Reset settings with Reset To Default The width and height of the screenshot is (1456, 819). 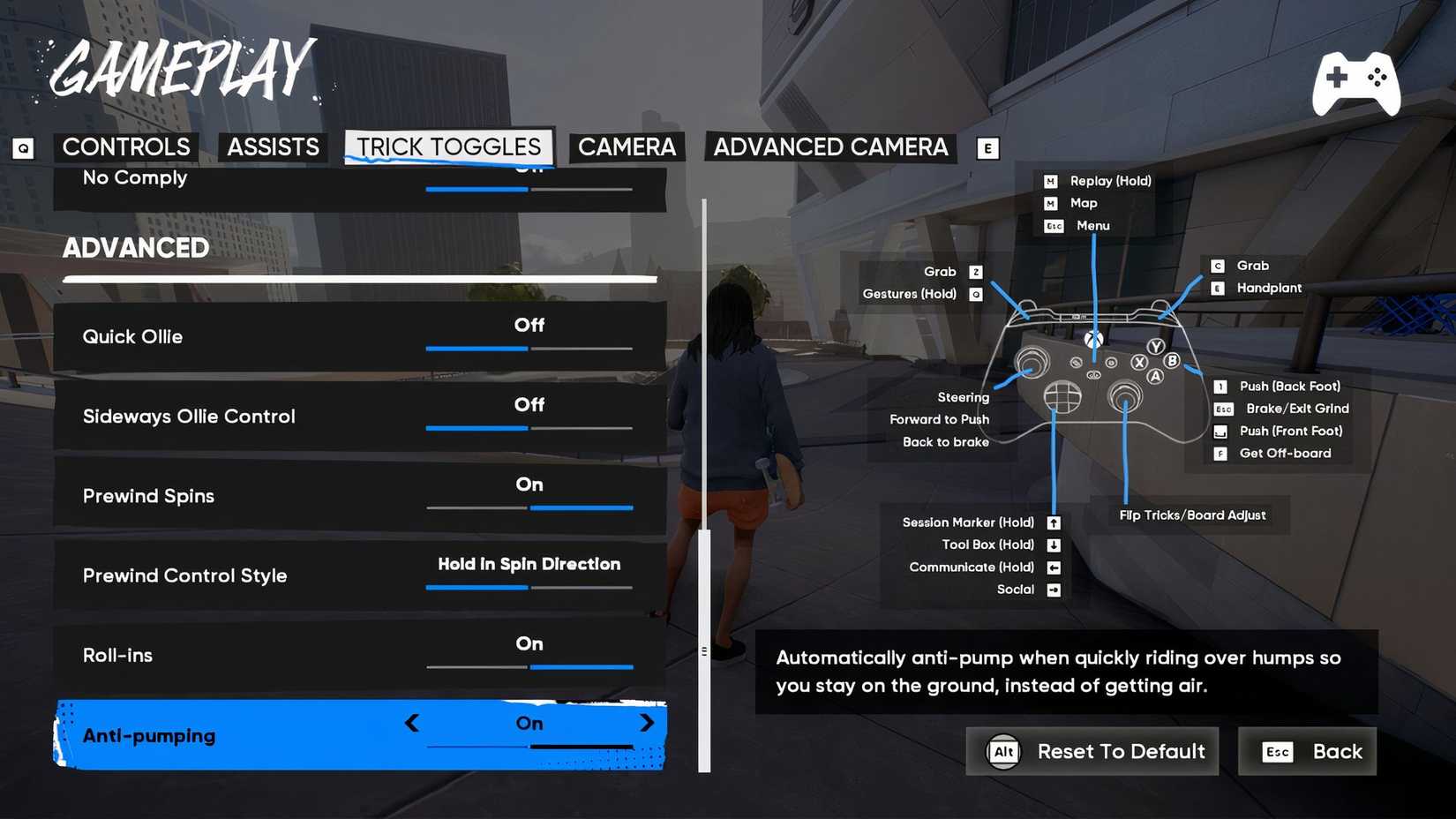[x=1092, y=751]
